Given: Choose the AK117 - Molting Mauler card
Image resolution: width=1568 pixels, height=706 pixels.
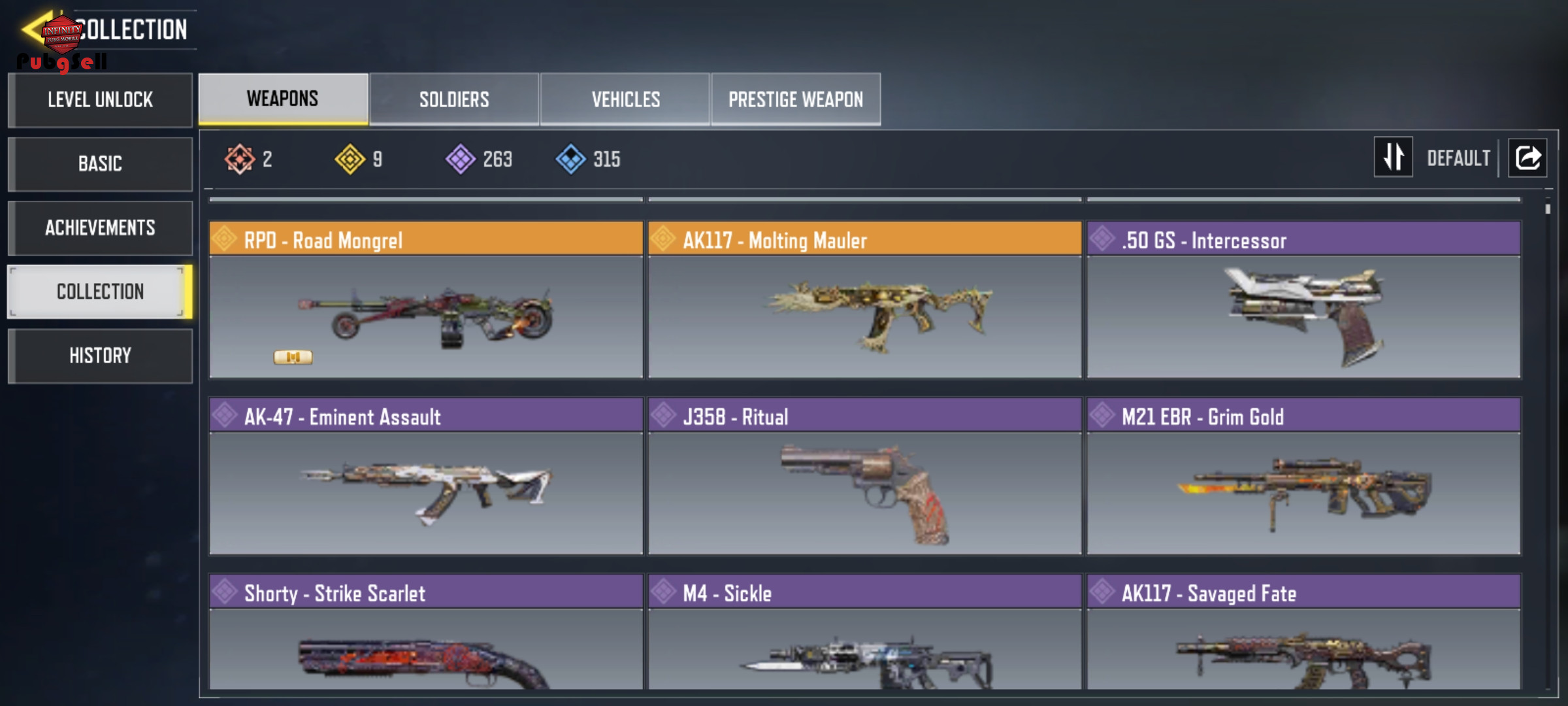Looking at the screenshot, I should pyautogui.click(x=864, y=300).
